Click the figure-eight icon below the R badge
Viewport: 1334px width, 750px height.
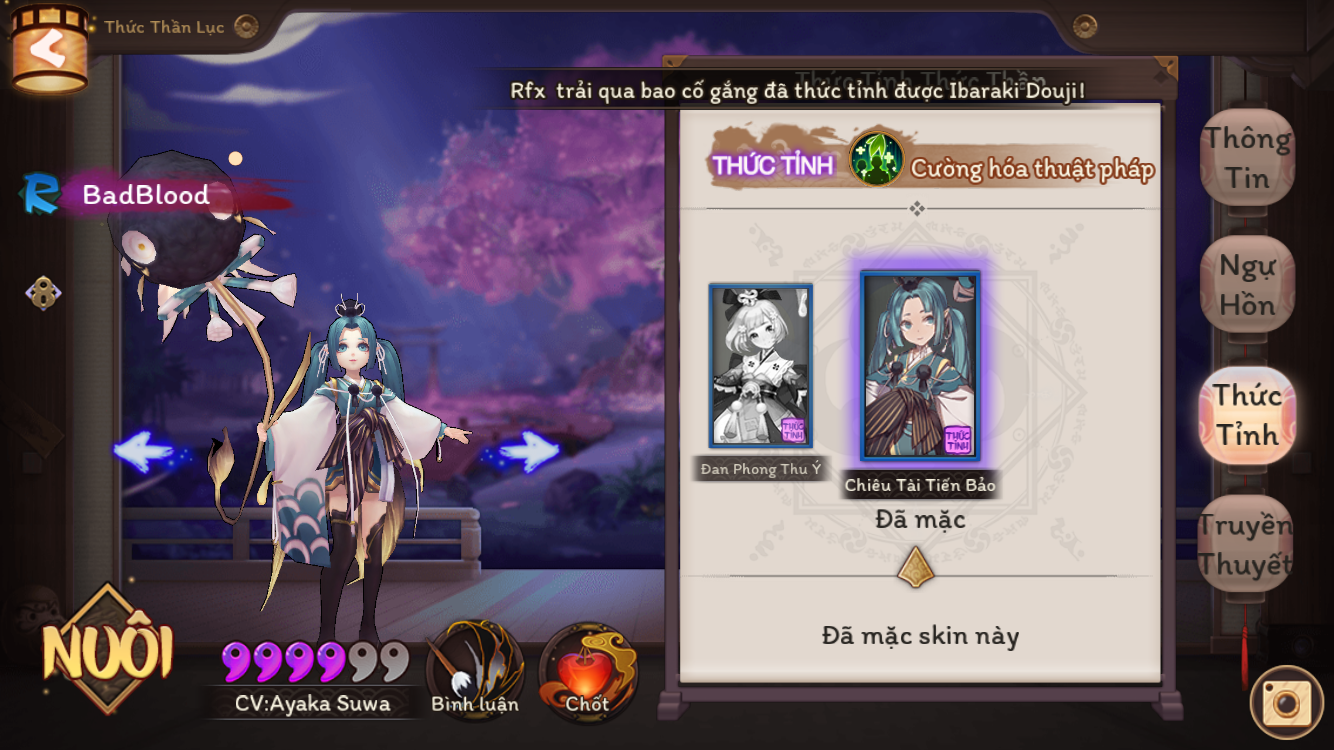point(43,293)
